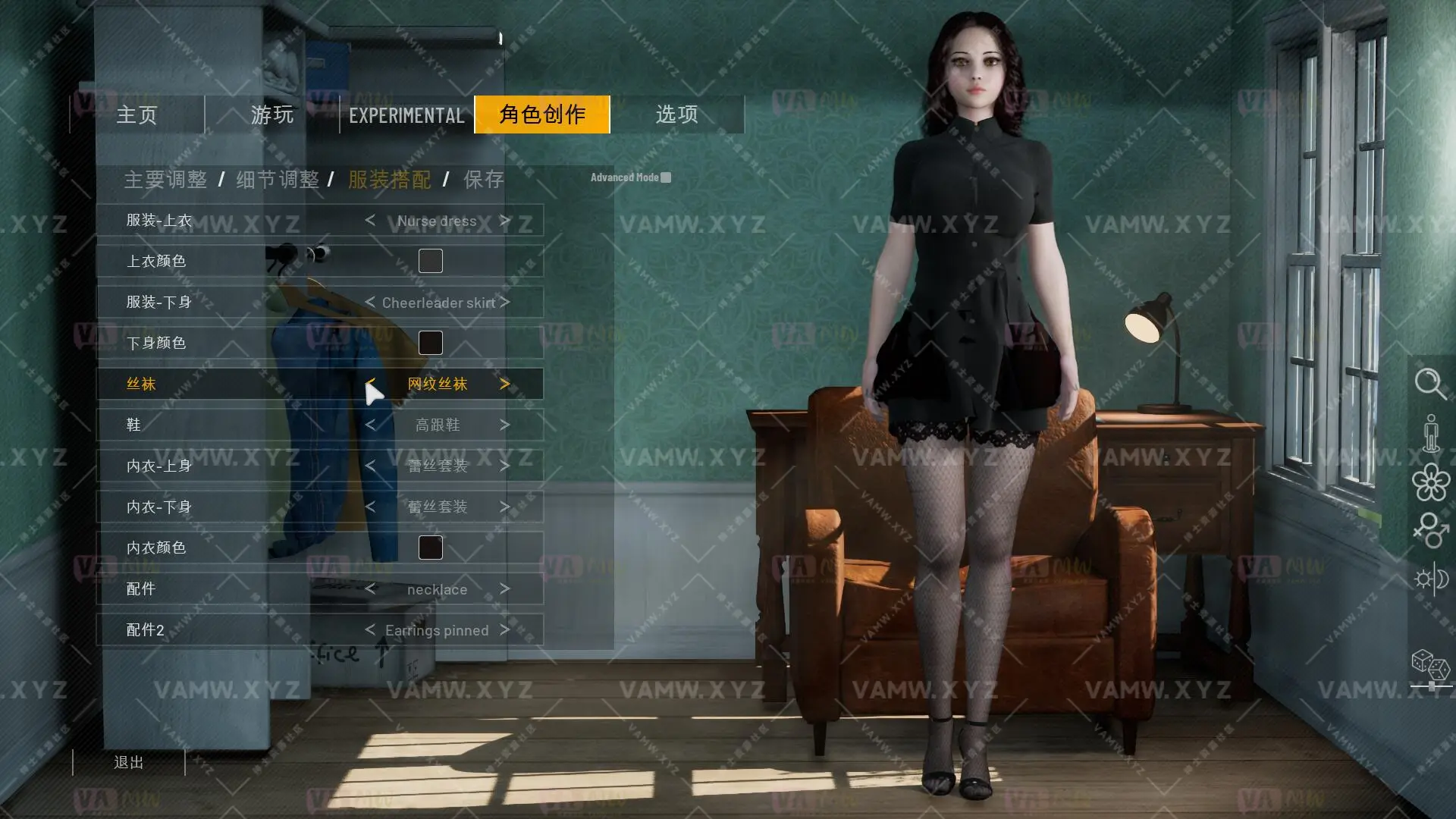Viewport: 1456px width, 819px height.
Task: Open the 细节调整 section
Action: tap(278, 180)
